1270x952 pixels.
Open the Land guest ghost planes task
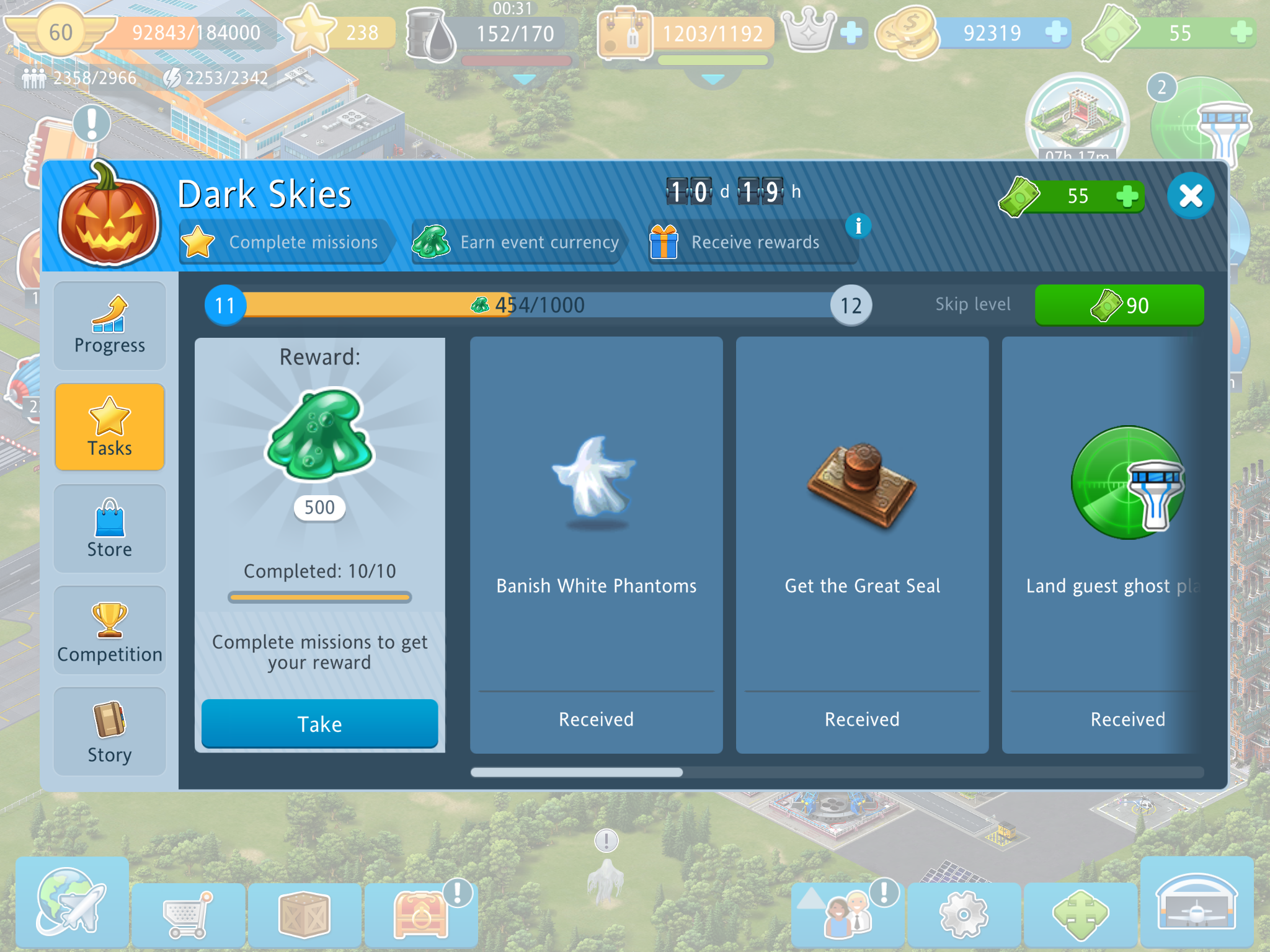[1110, 545]
